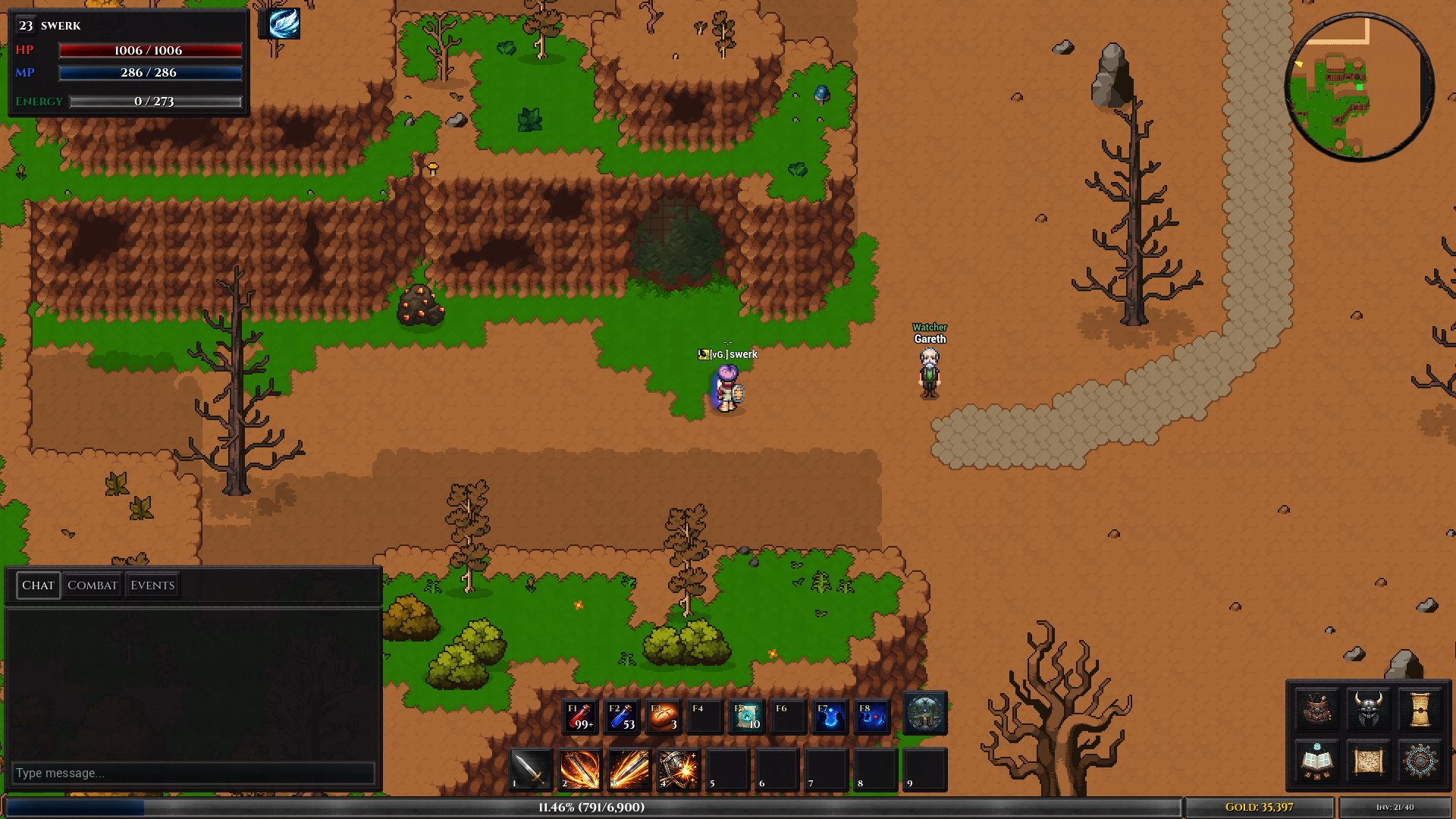Open the horned helmet equipment menu
This screenshot has height=819, width=1456.
click(x=1368, y=710)
